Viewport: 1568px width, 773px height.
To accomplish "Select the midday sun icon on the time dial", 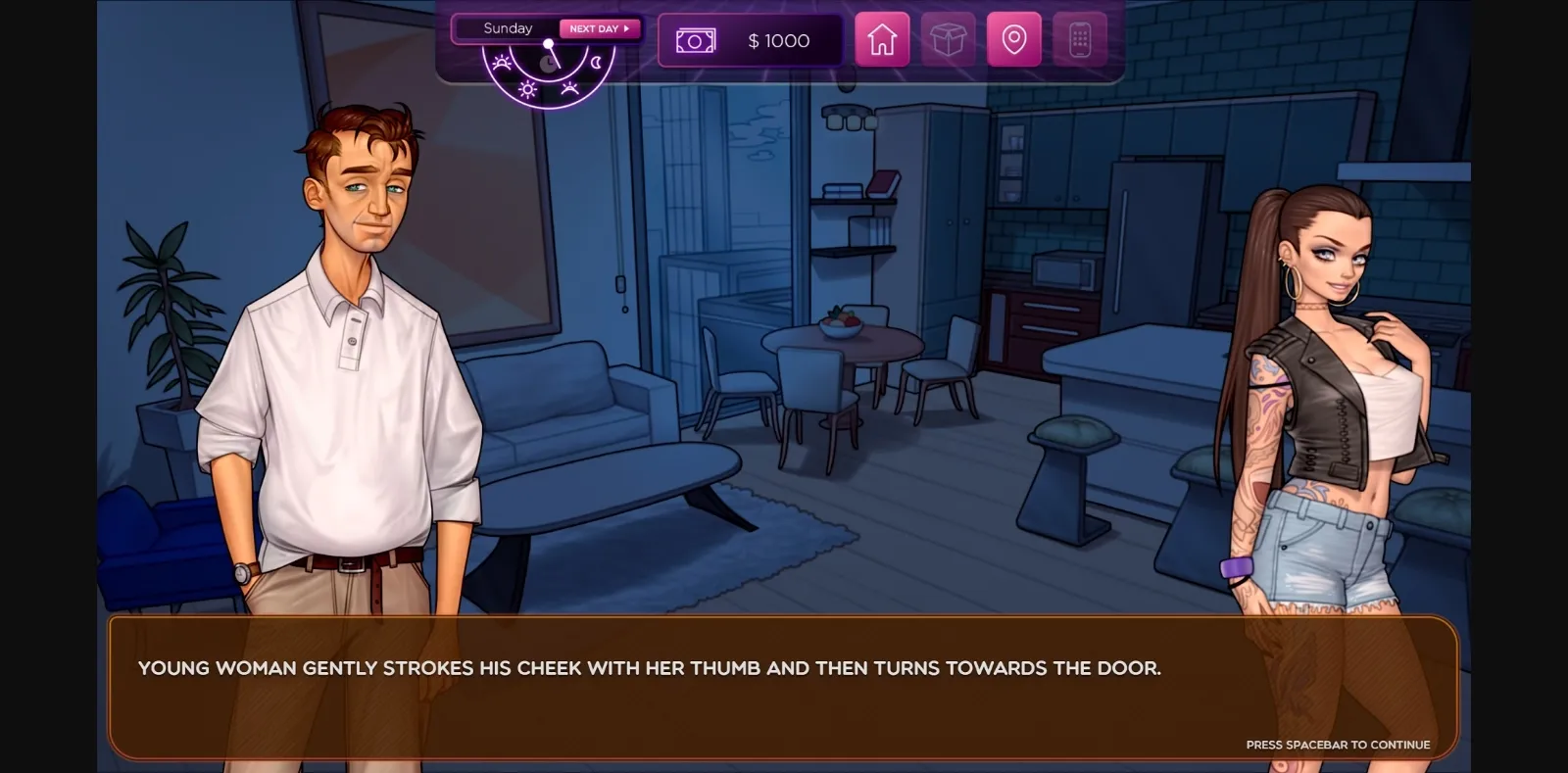I will pos(527,89).
